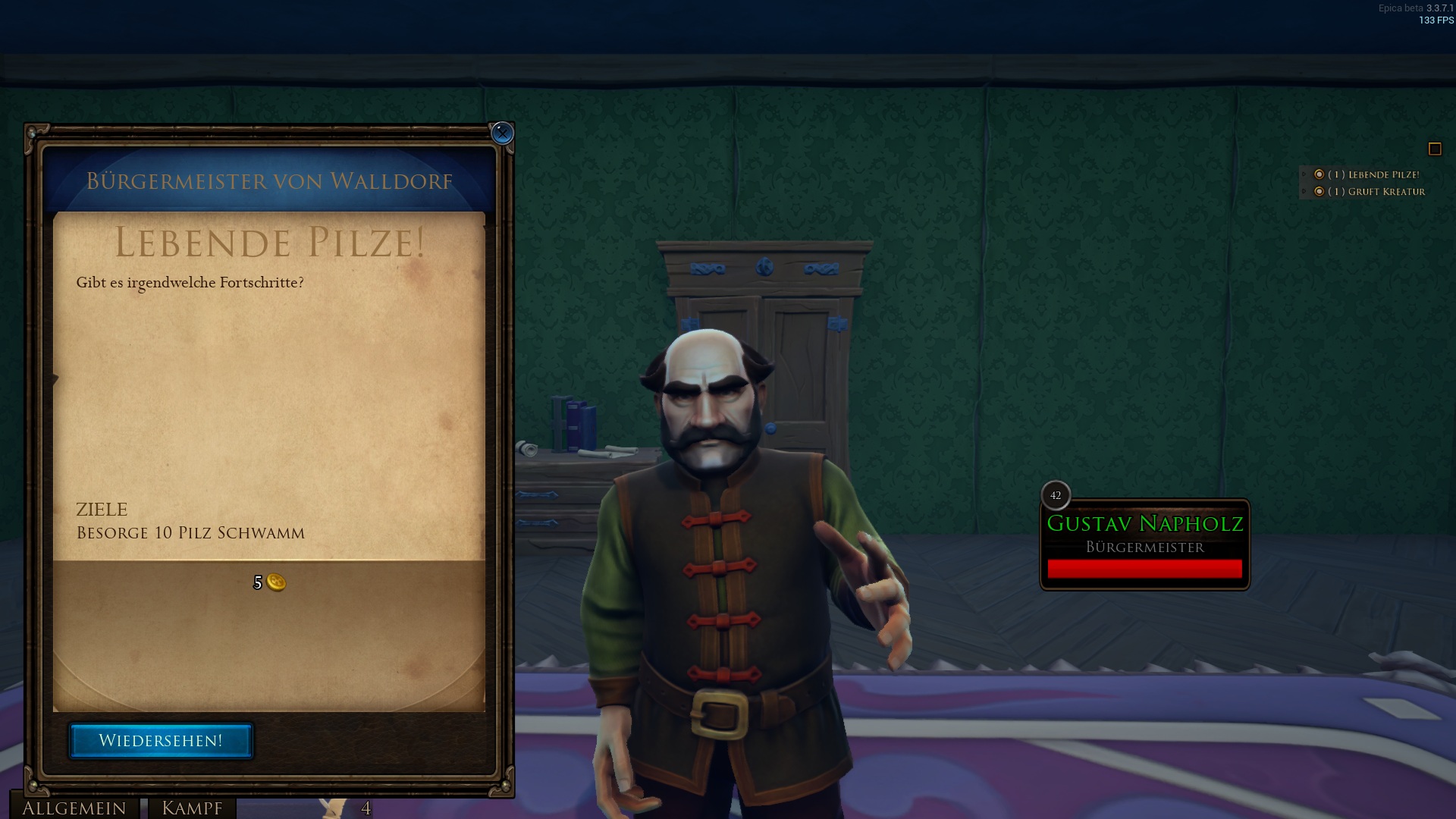Open the Kampf chat tab

(x=192, y=808)
